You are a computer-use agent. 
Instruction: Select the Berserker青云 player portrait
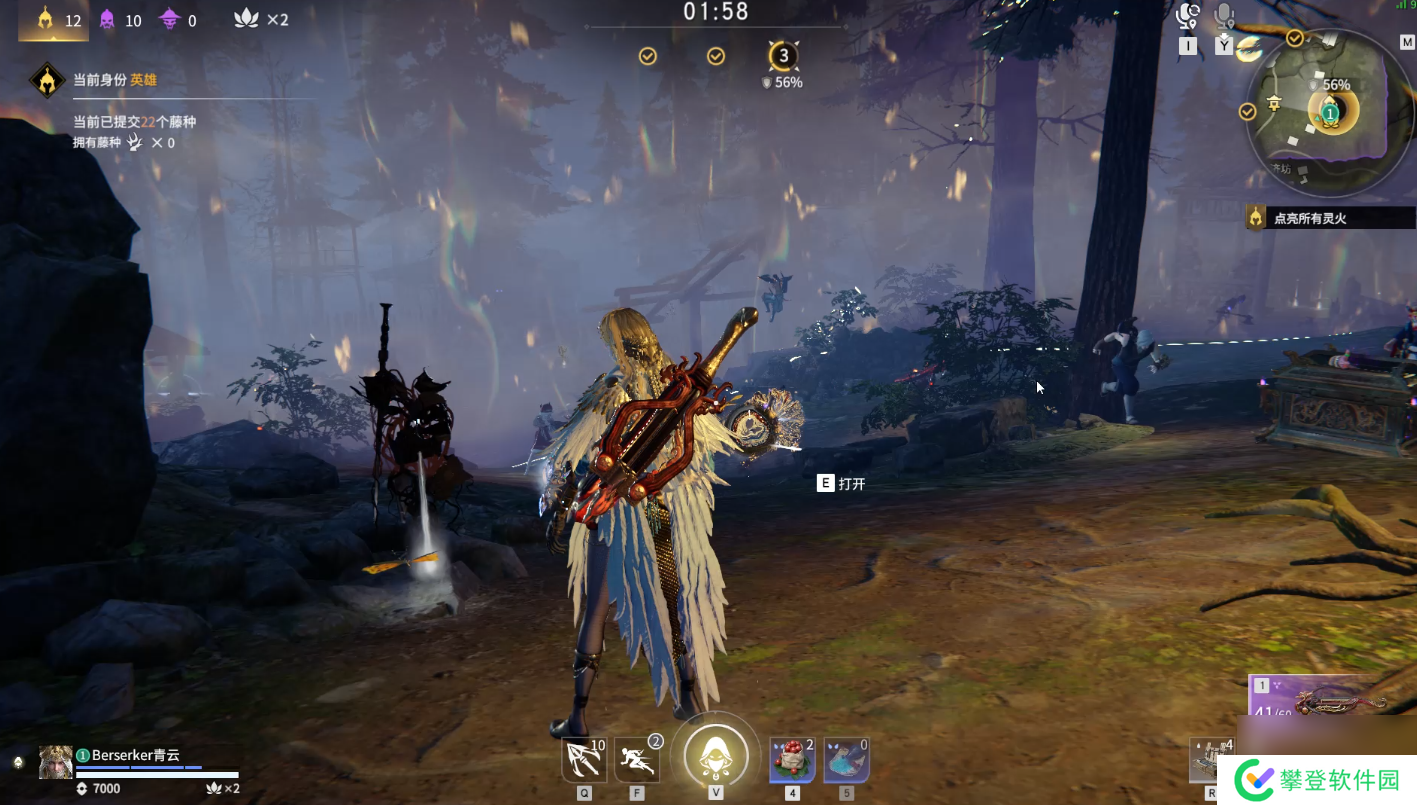(x=56, y=763)
